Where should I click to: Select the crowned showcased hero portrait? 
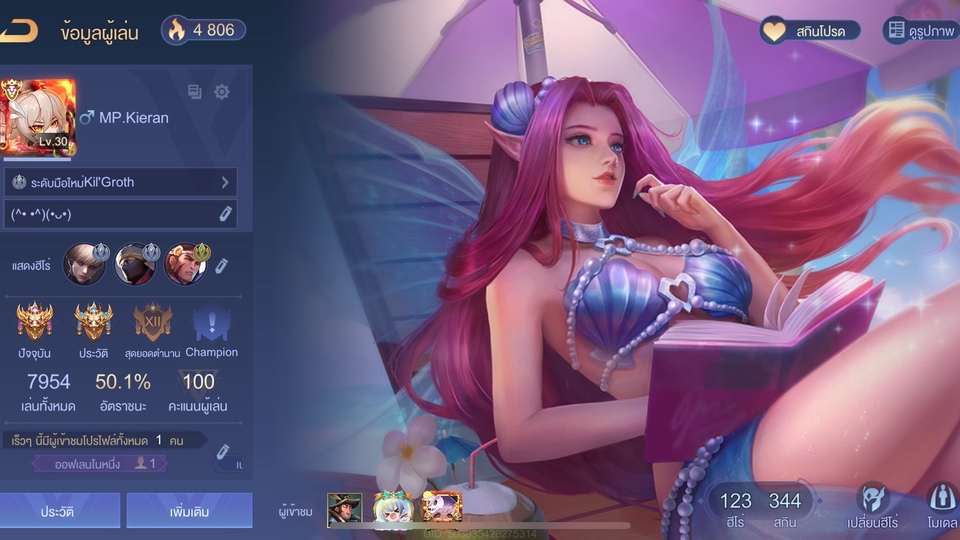pyautogui.click(x=185, y=265)
